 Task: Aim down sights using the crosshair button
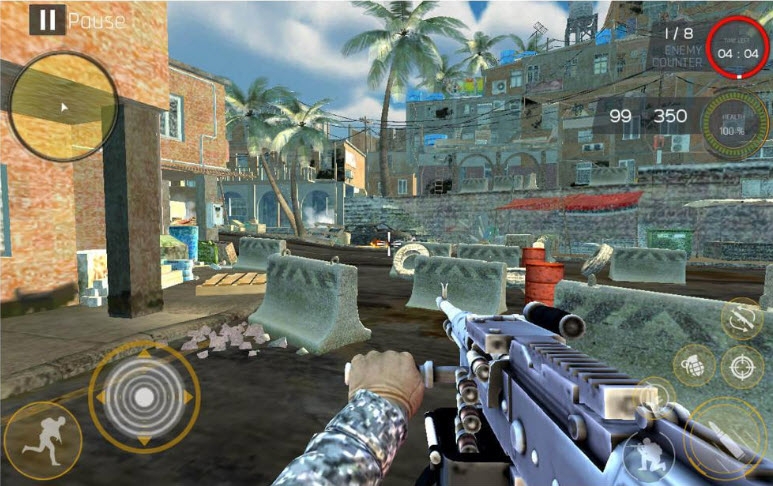coord(742,366)
